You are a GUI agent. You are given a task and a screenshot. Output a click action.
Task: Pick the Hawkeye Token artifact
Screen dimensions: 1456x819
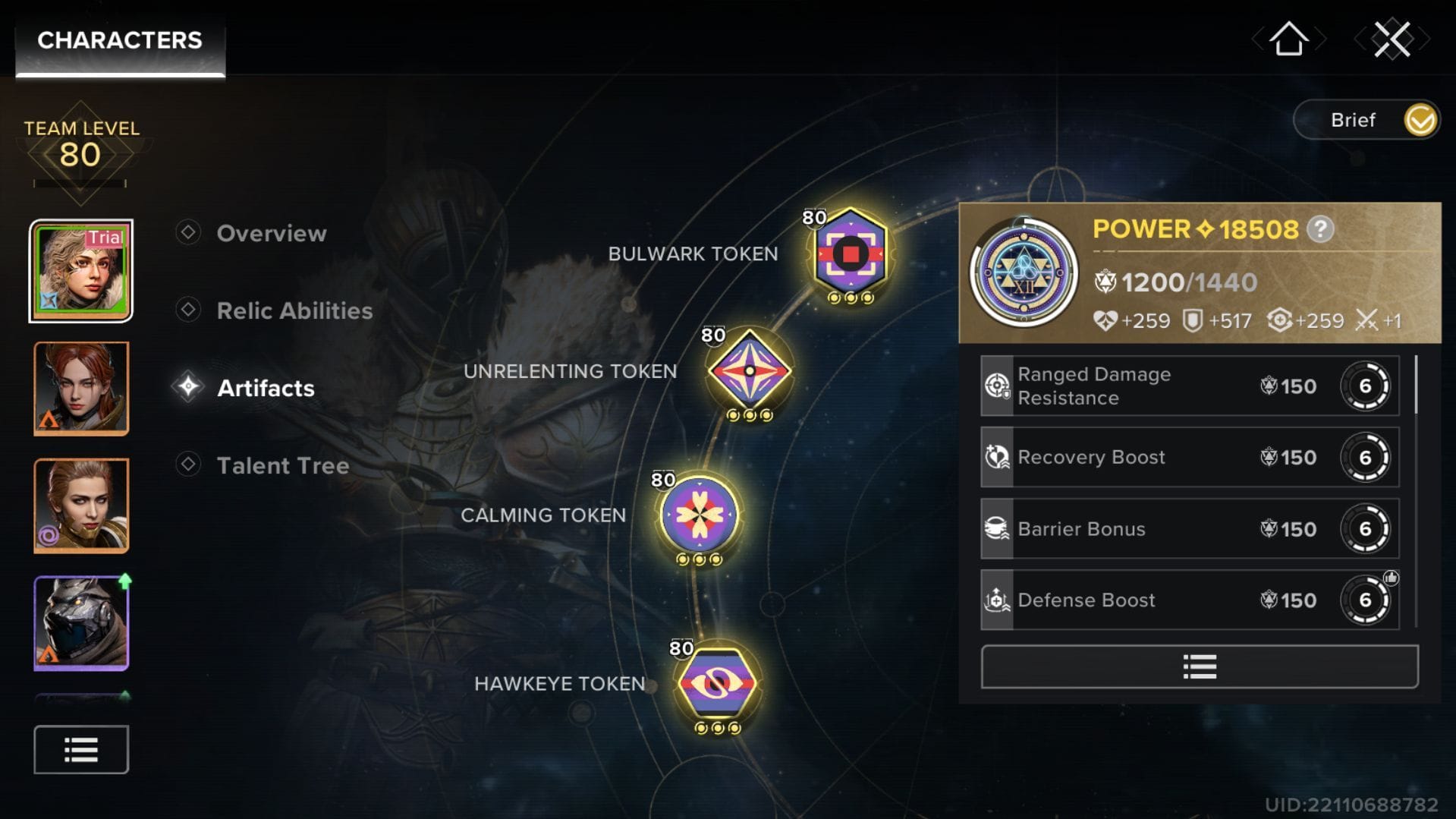click(716, 683)
